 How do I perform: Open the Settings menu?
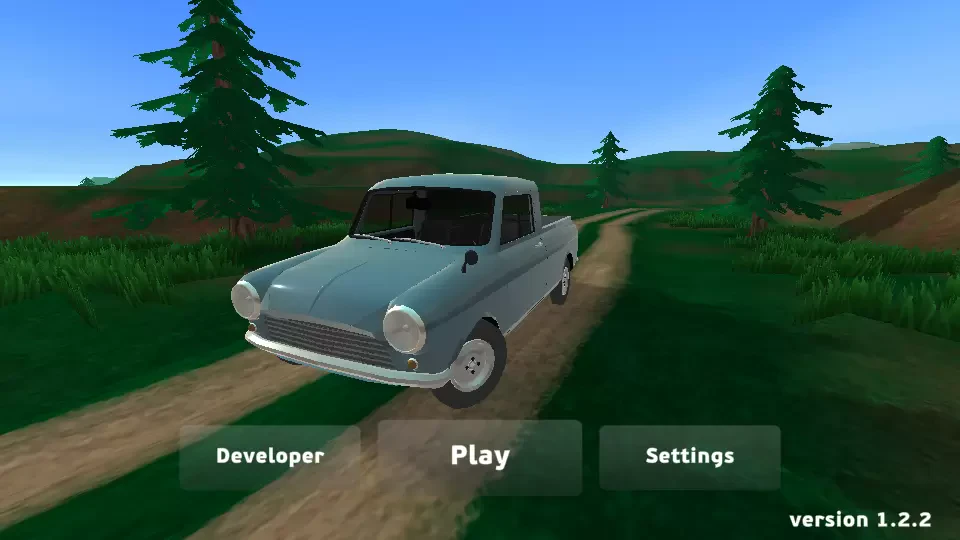[689, 457]
